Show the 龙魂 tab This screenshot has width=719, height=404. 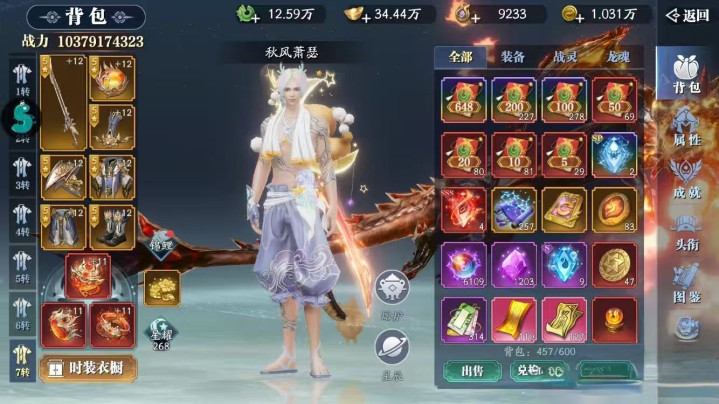[x=618, y=57]
